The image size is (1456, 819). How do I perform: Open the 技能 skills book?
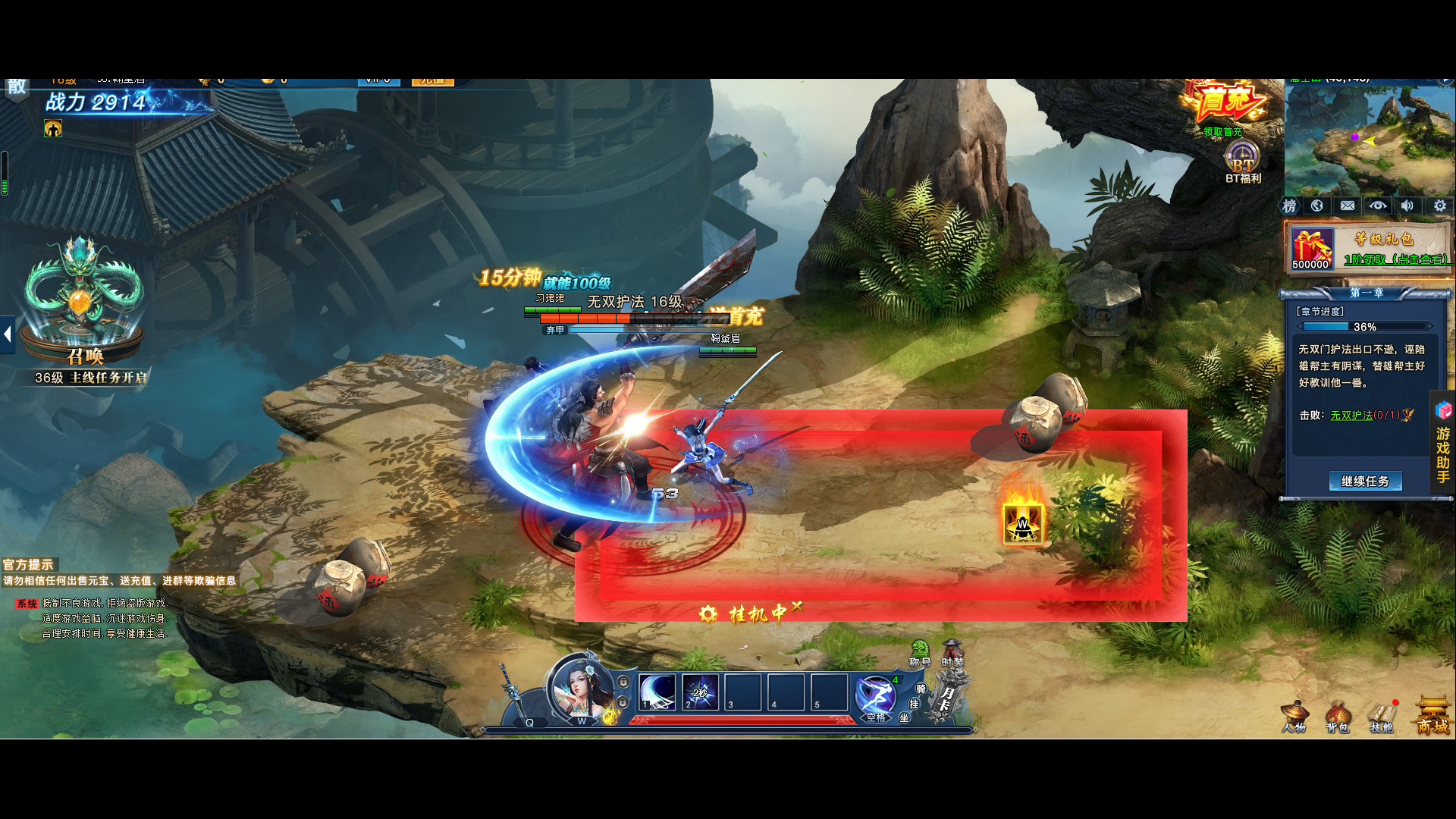[1382, 718]
